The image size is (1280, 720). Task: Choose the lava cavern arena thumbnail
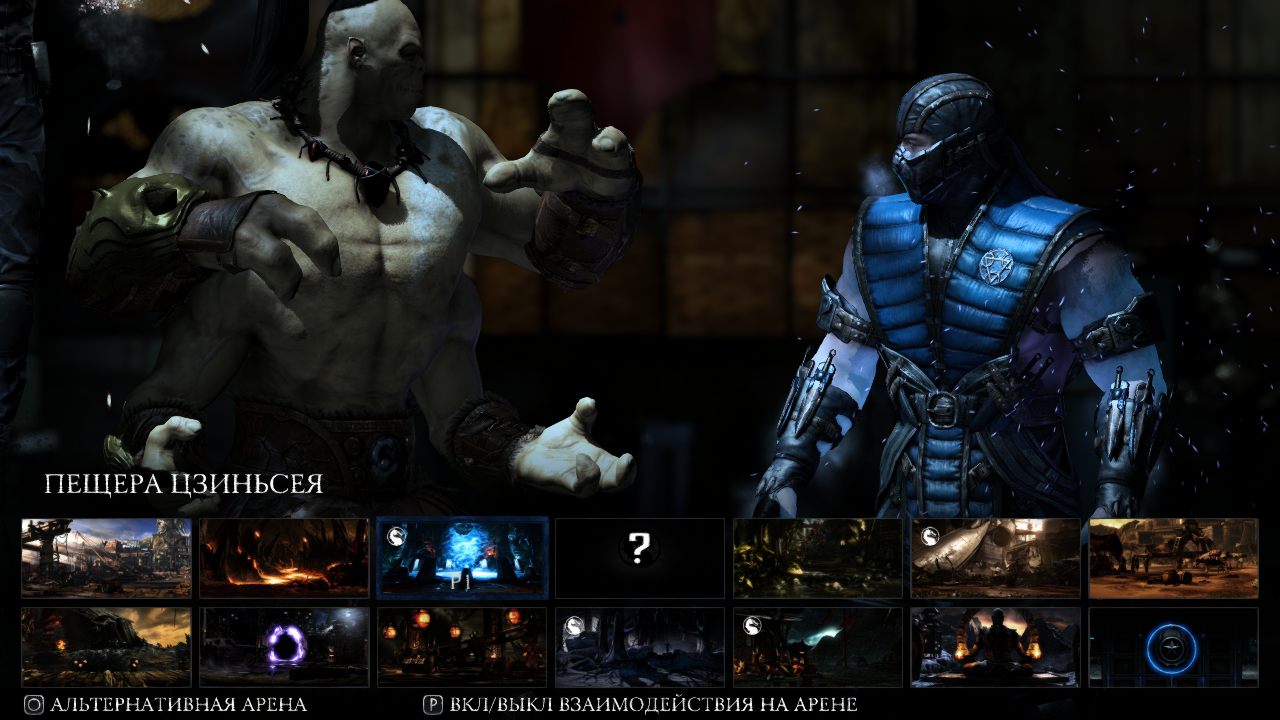(284, 558)
